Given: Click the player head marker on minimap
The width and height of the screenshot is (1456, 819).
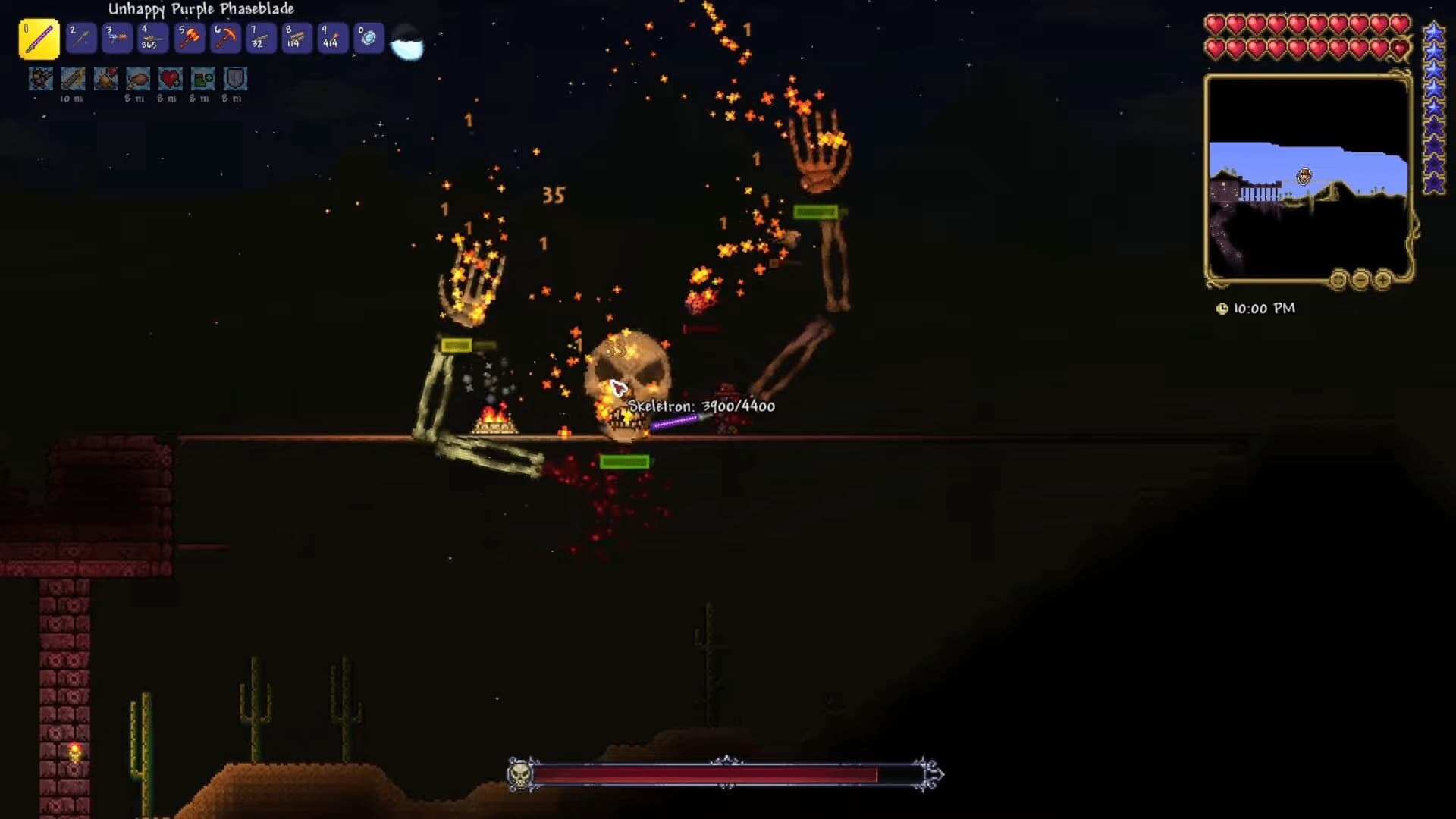Looking at the screenshot, I should (x=1304, y=177).
